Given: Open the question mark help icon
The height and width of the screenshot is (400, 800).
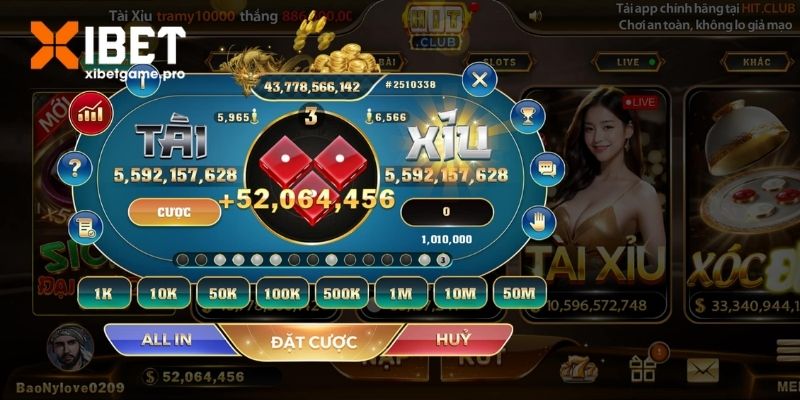Looking at the screenshot, I should (74, 167).
